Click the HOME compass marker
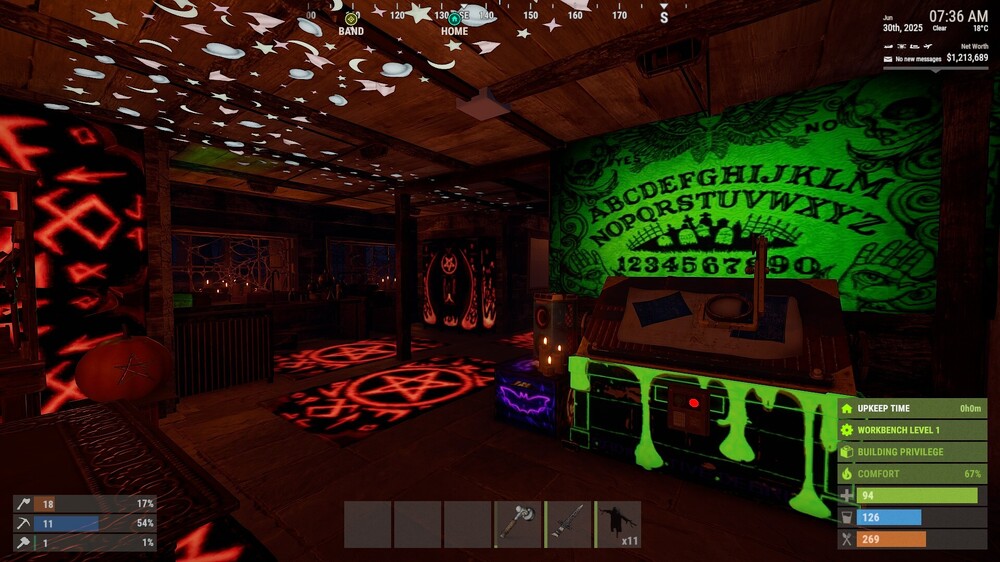Screen dimensions: 1000x562 point(455,19)
